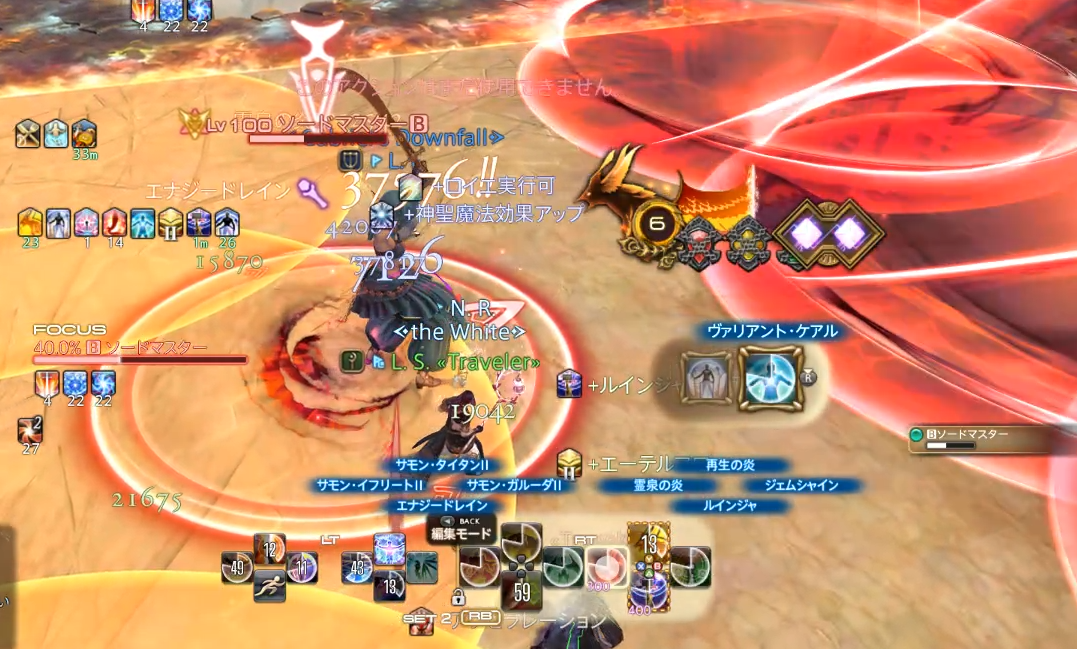Click the red status icon with 14 timer
This screenshot has height=649, width=1077.
point(114,222)
